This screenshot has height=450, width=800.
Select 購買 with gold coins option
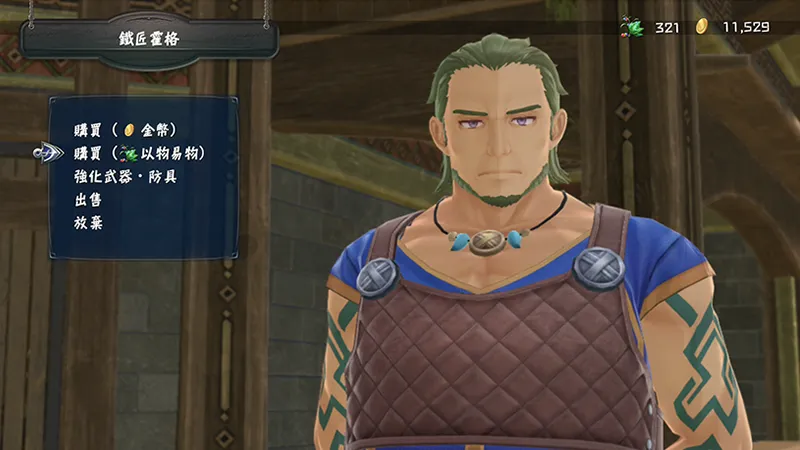click(x=123, y=130)
